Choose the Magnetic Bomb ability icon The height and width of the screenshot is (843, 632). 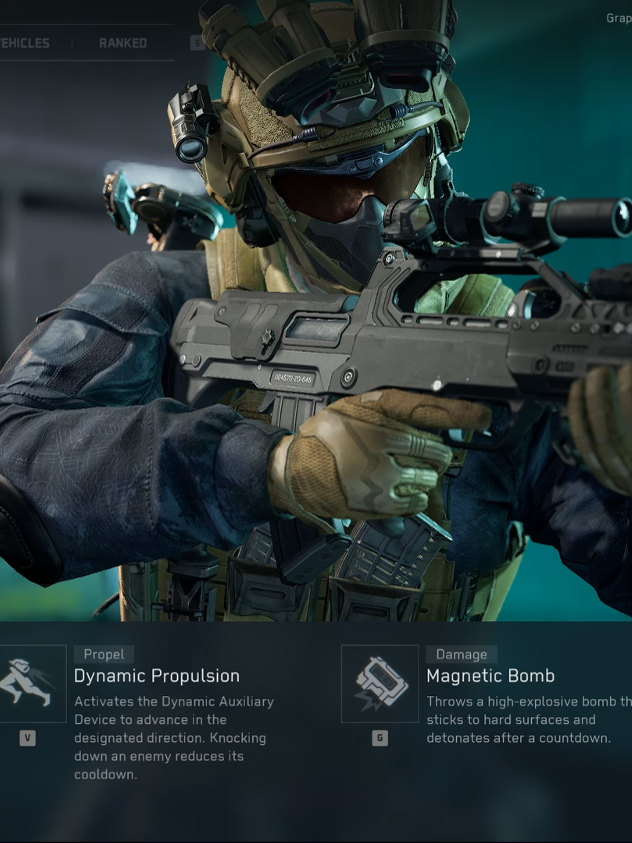pos(379,683)
